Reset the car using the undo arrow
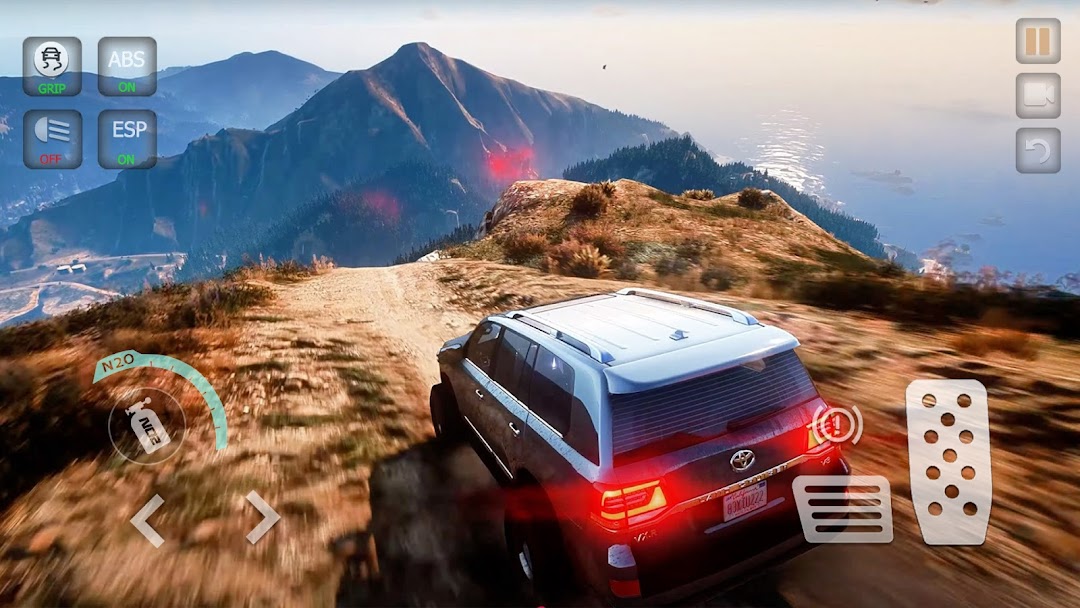Screen dimensions: 1080x608 coord(1038,150)
